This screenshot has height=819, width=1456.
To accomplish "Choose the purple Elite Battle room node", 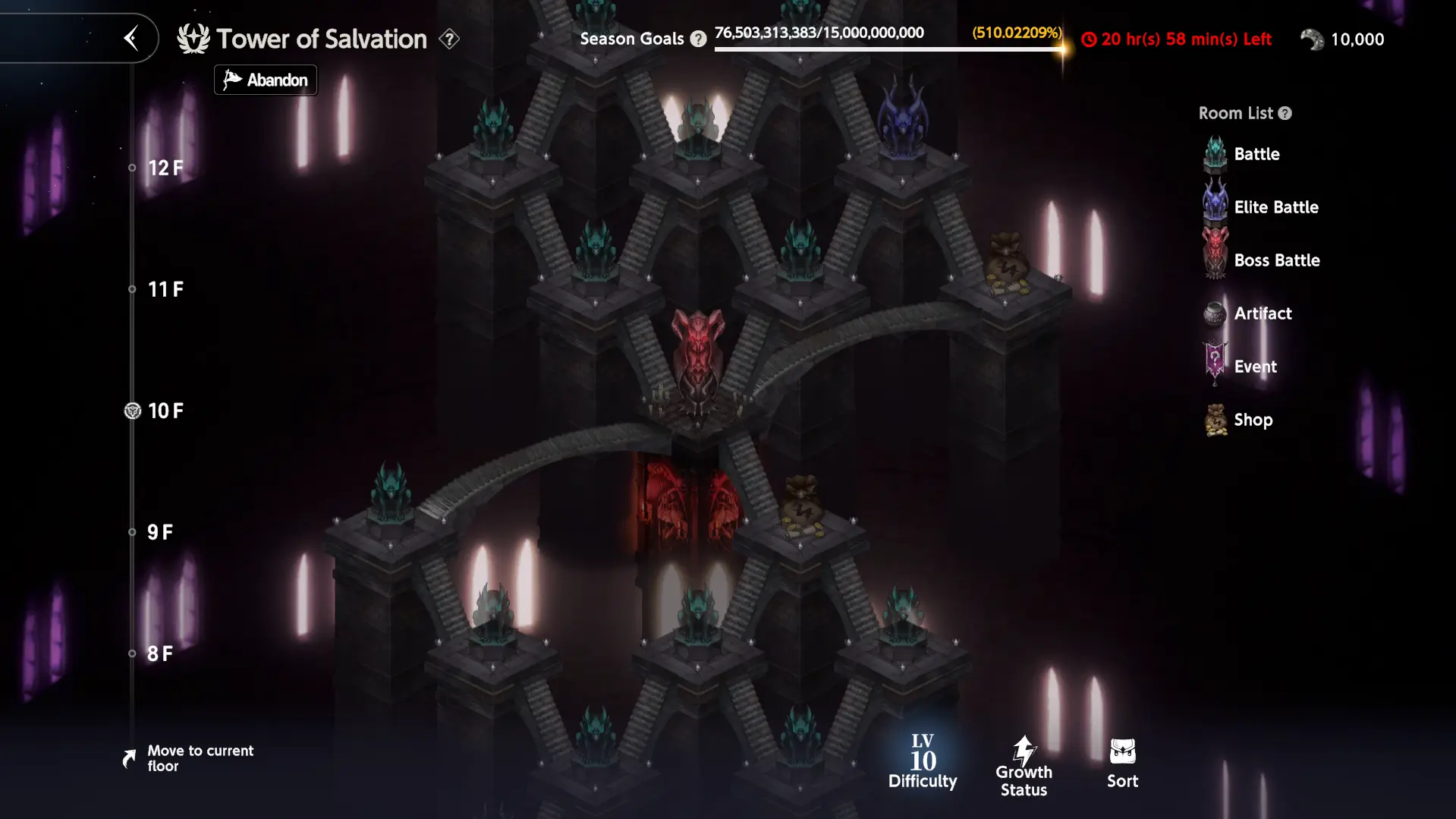I will click(902, 121).
